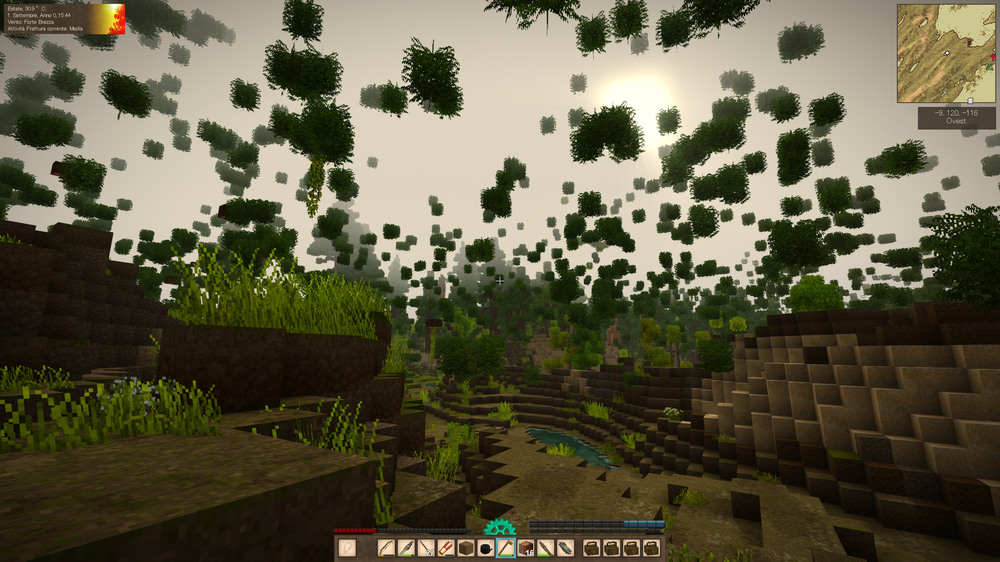
Task: Pick the black cooking pot slot
Action: 486,548
